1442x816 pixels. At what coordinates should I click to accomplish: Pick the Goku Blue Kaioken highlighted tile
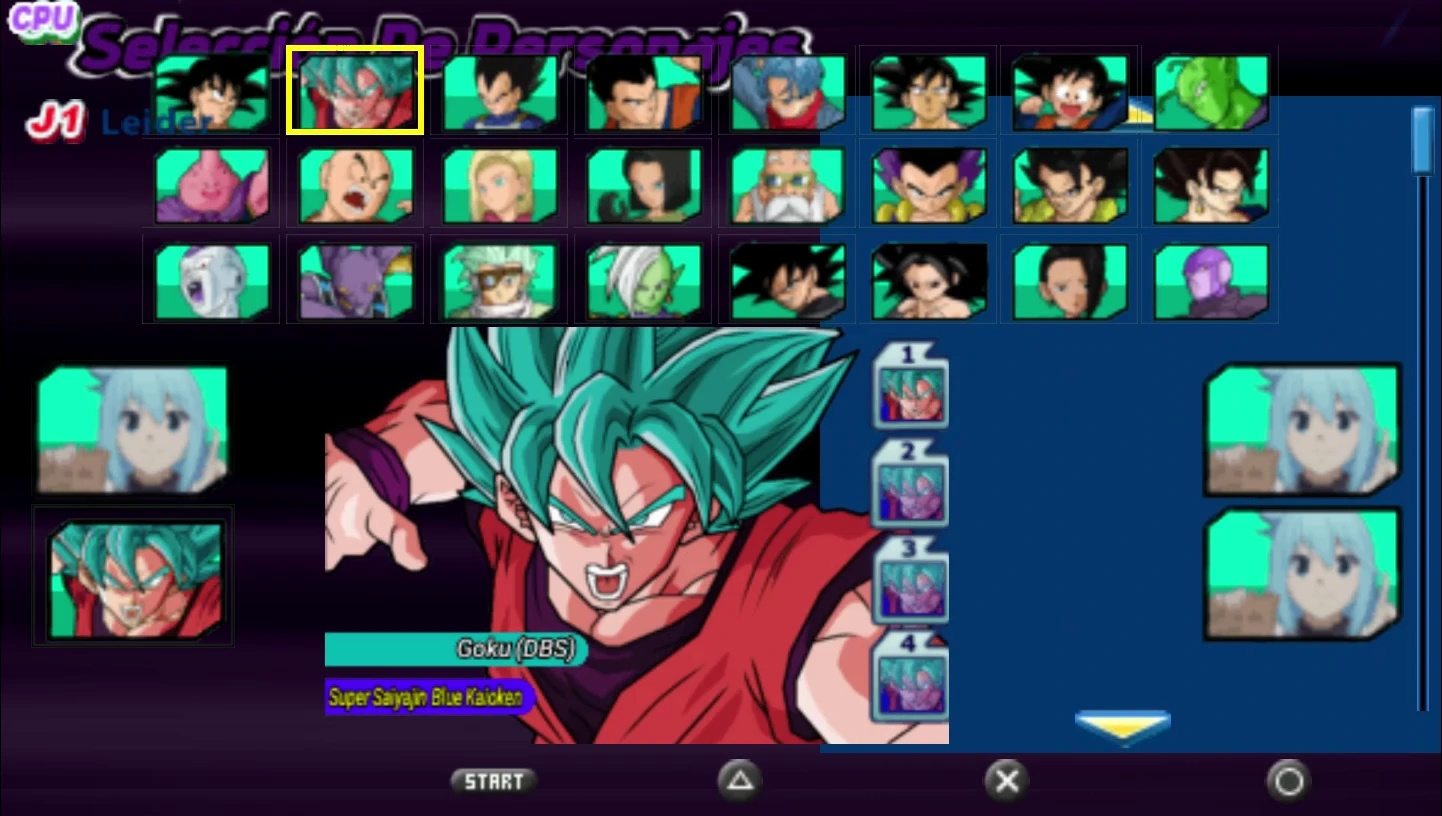click(x=356, y=91)
